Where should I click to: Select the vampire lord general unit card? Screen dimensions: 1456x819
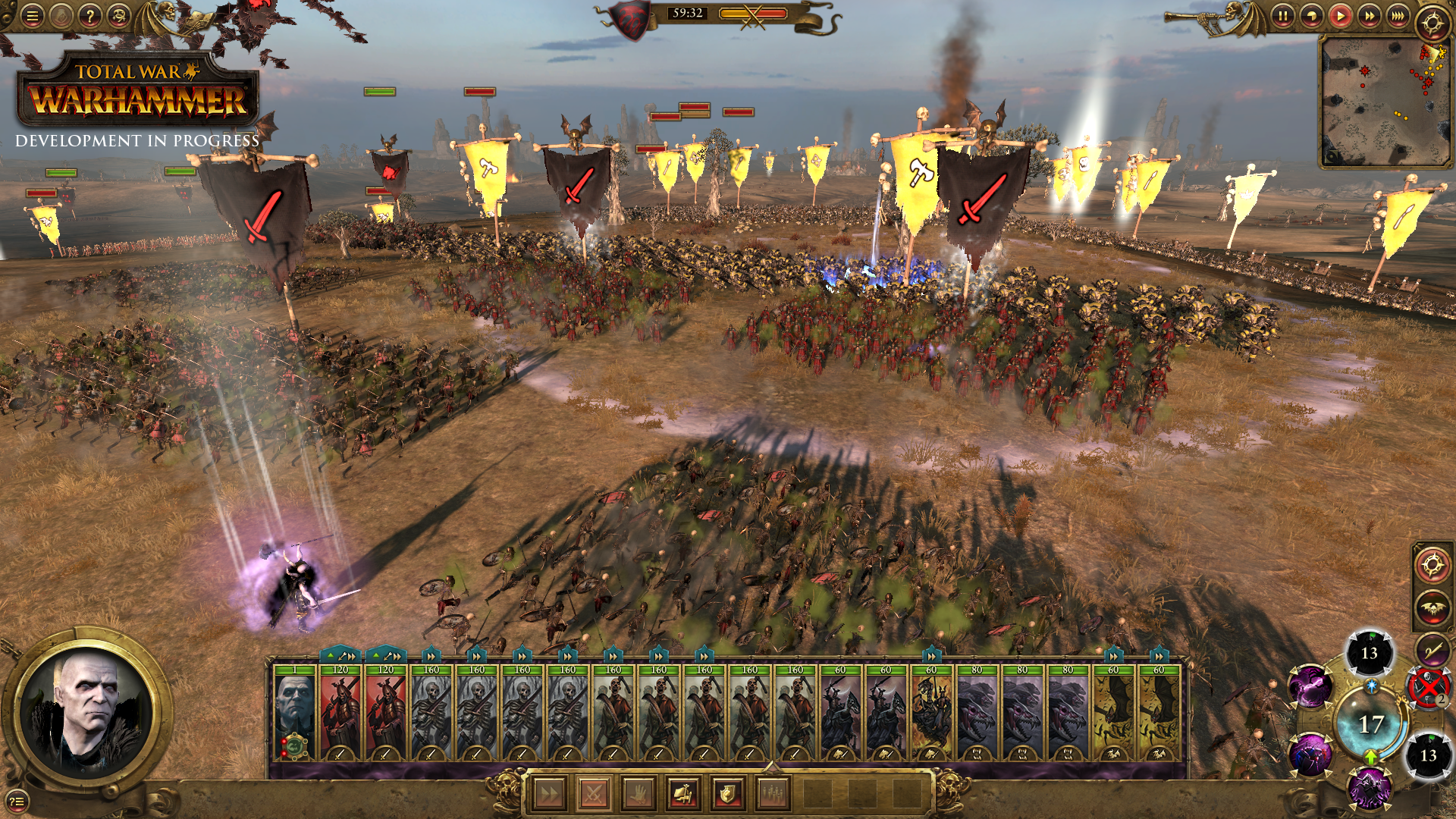[x=294, y=714]
